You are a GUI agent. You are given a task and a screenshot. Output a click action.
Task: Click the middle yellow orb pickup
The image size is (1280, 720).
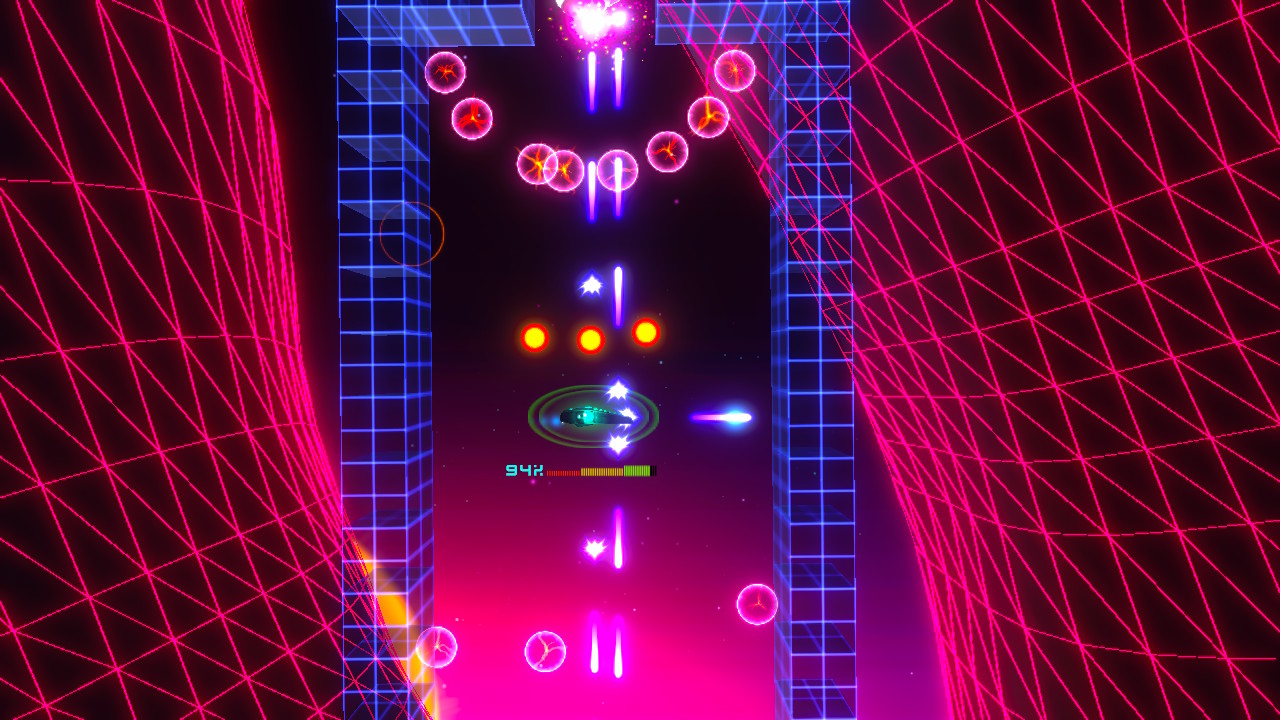click(x=589, y=337)
